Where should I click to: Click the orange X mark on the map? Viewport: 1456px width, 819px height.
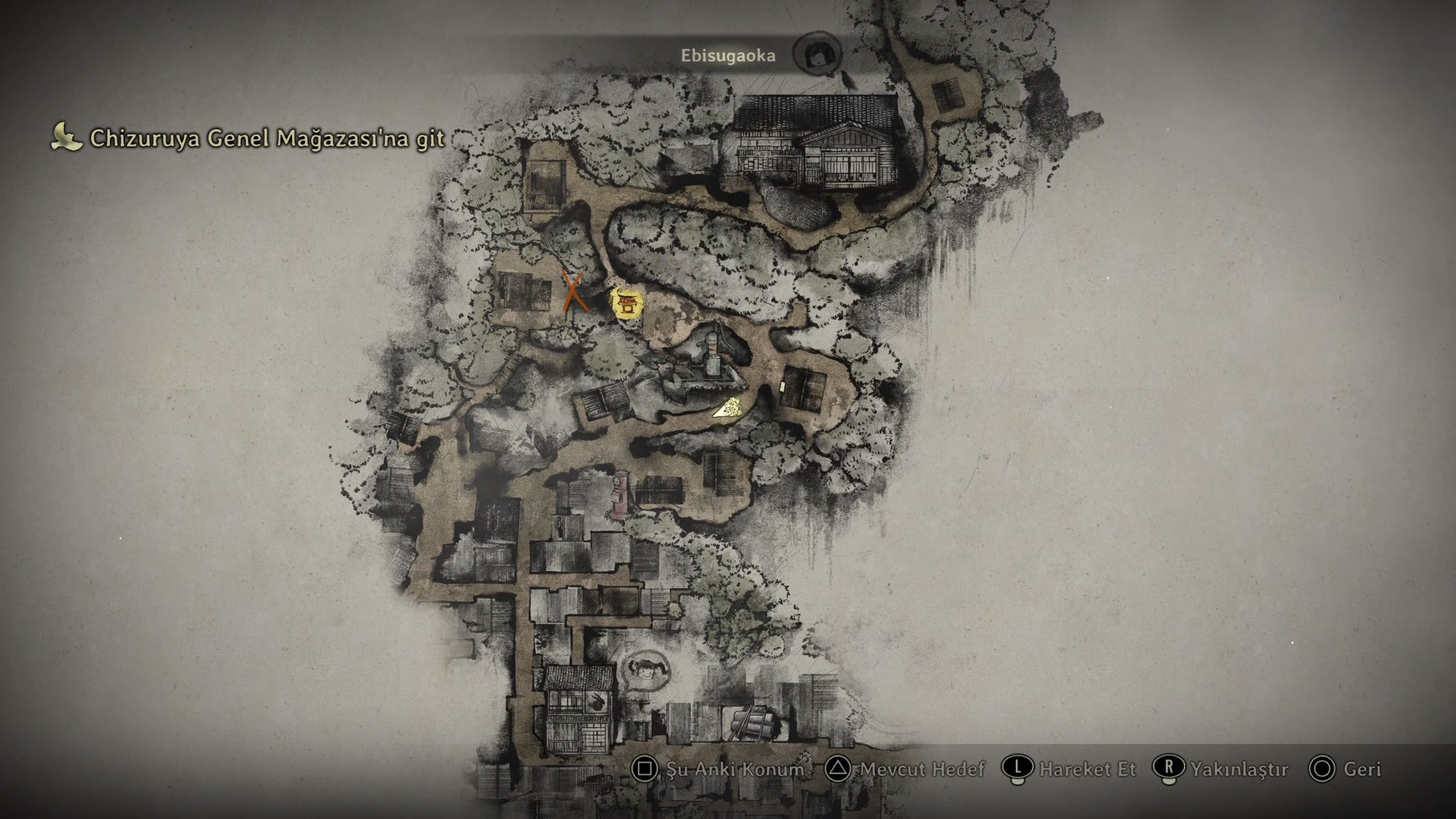pos(574,292)
